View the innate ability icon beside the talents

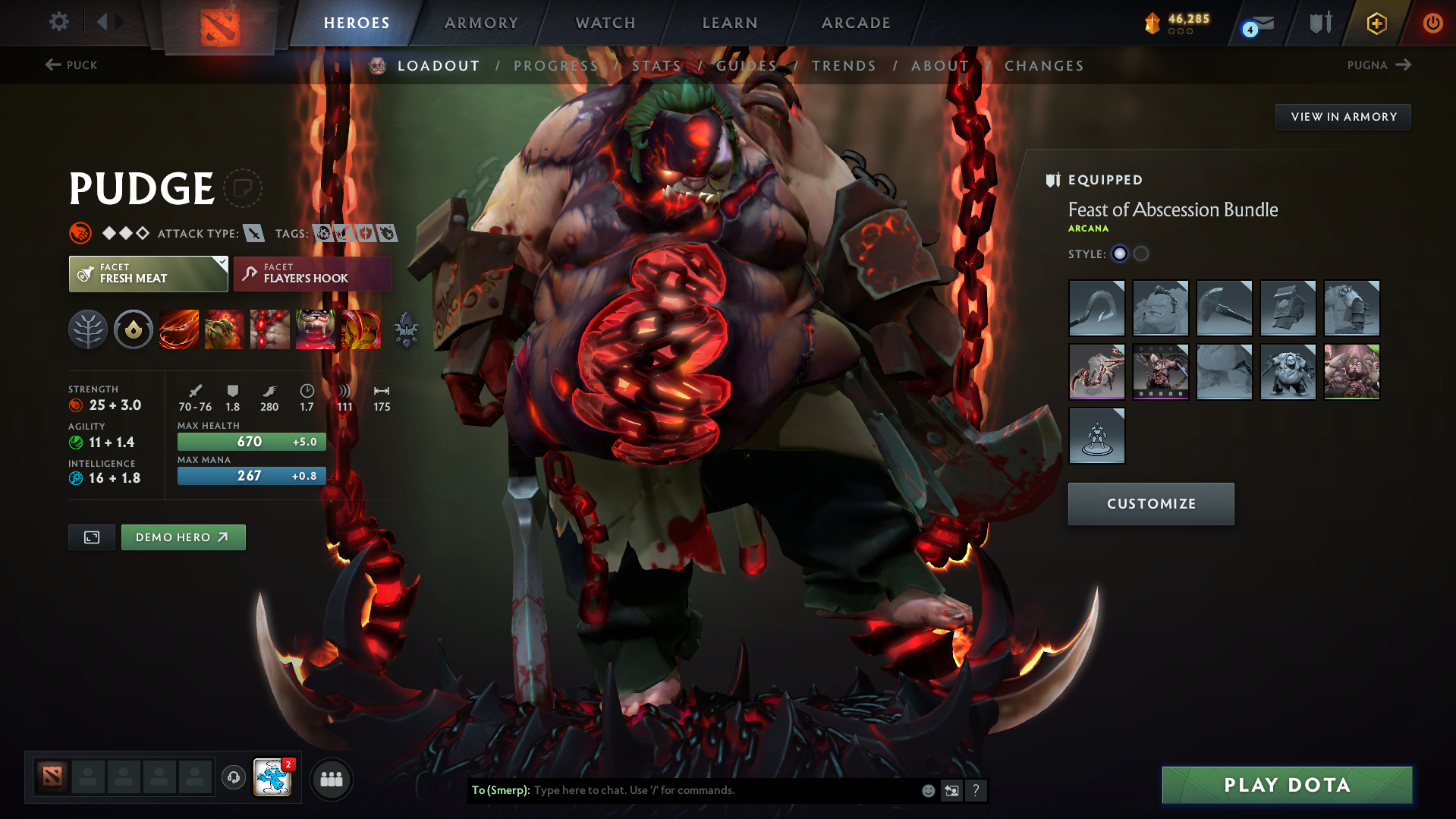[133, 329]
